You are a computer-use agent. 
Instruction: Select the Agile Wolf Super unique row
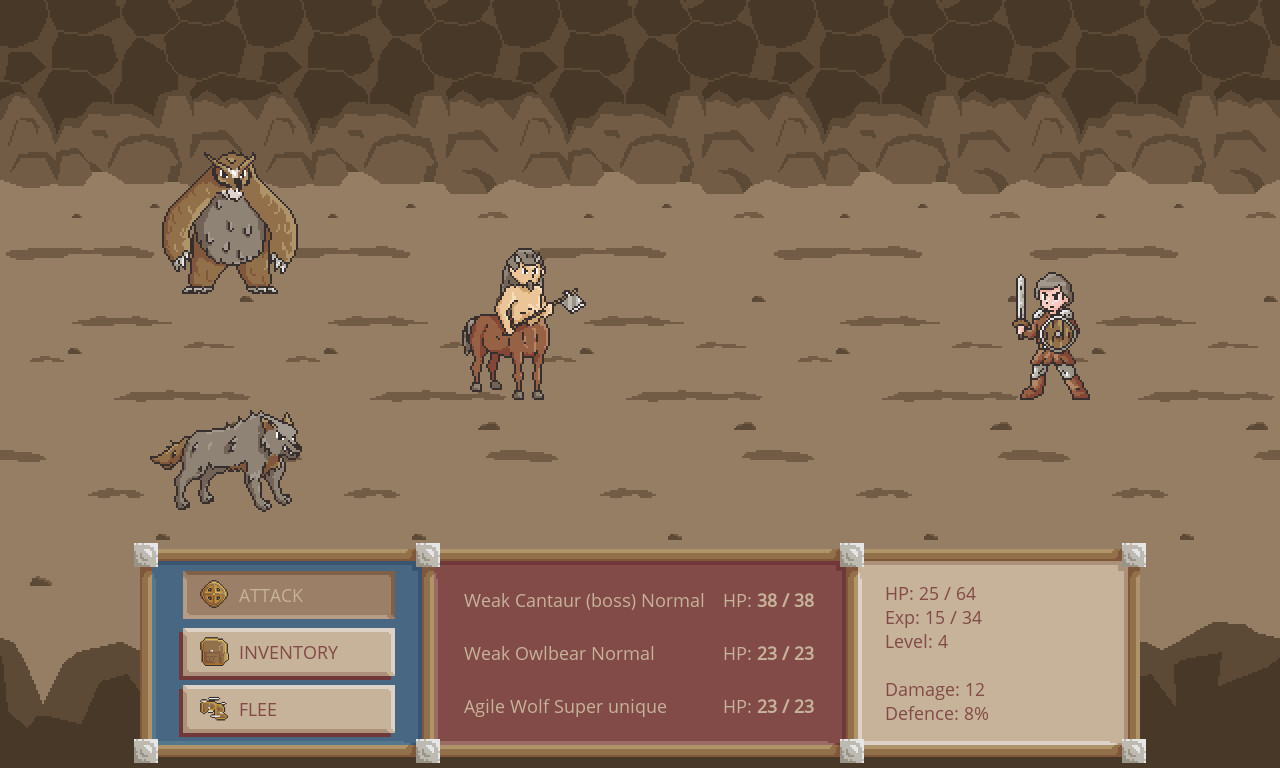pos(565,706)
